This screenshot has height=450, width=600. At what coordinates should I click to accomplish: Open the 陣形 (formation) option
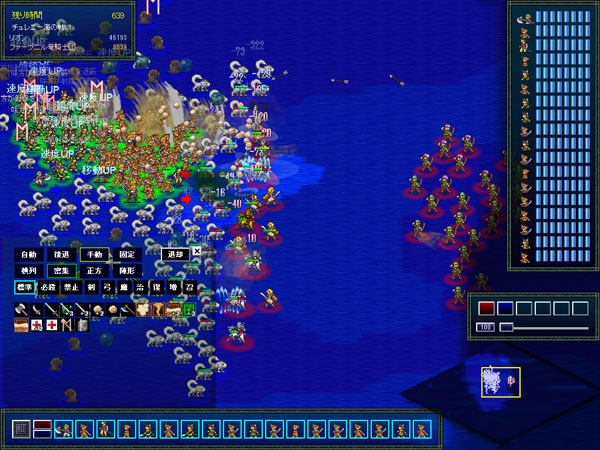click(126, 270)
